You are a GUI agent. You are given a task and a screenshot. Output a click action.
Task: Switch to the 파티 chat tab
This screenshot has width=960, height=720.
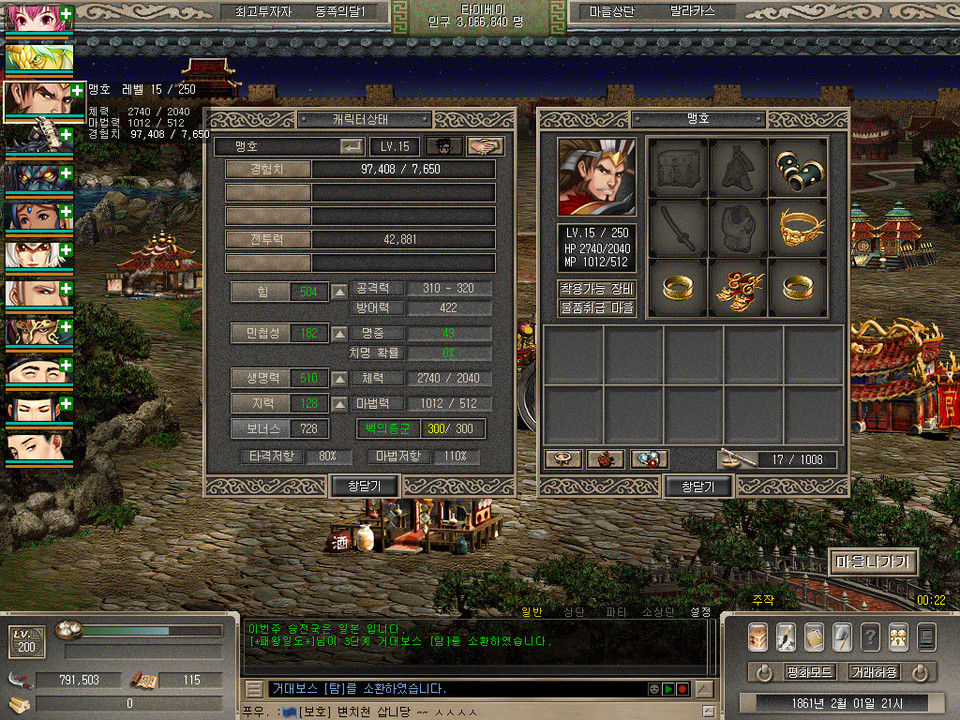[x=616, y=611]
